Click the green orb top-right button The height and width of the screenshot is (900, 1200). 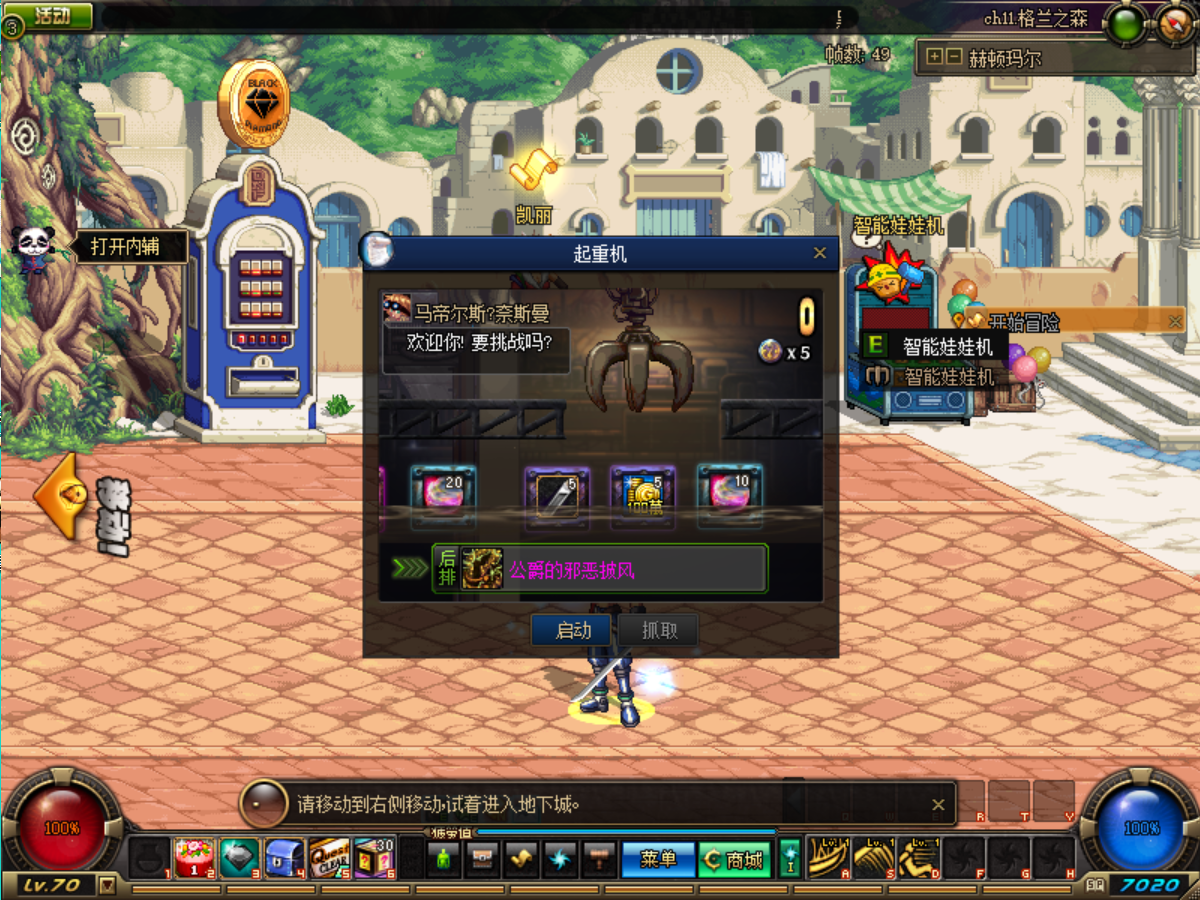coord(1127,25)
